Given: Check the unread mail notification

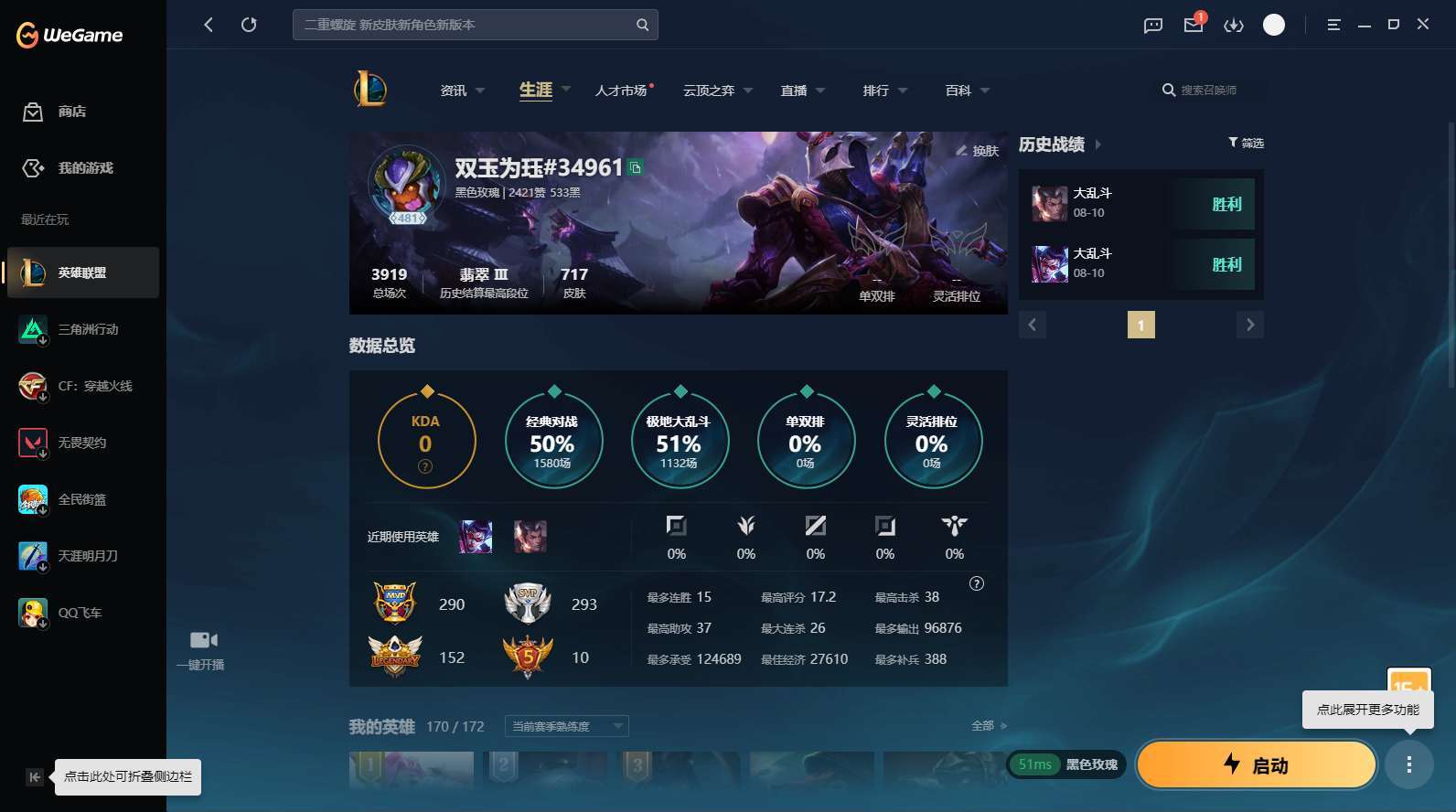Looking at the screenshot, I should pos(1192,27).
